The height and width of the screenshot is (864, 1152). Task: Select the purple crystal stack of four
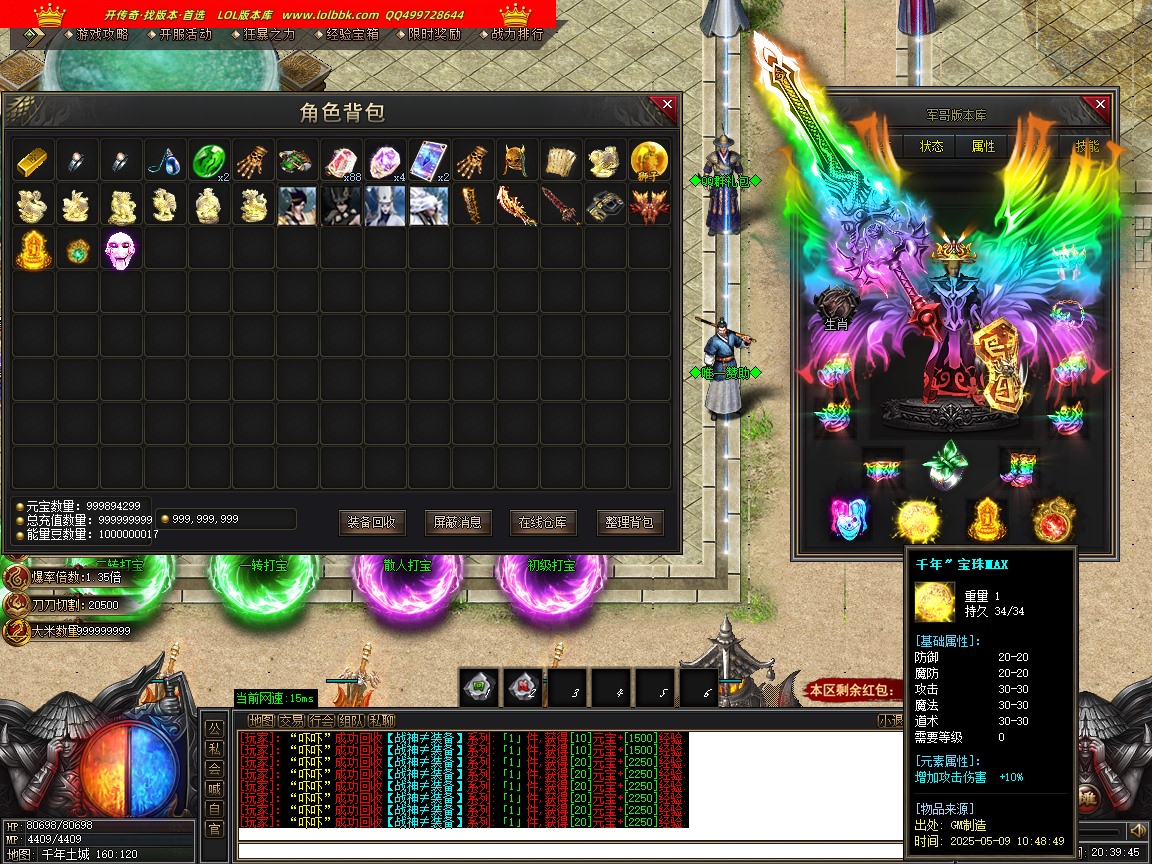(384, 161)
